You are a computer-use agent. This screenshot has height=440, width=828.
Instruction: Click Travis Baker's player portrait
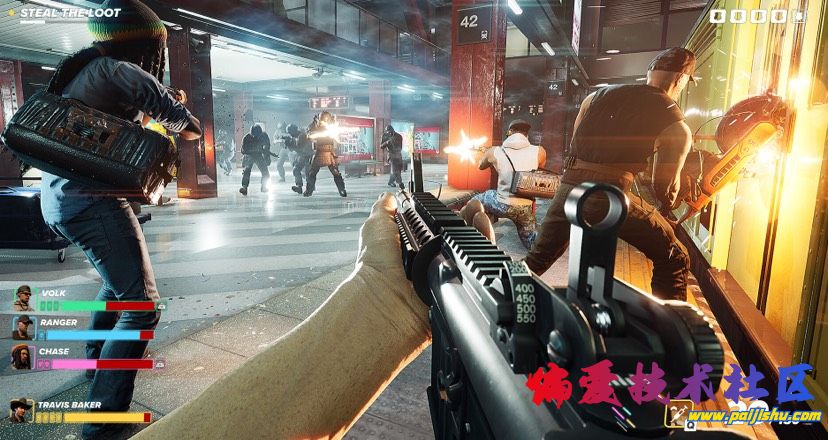(21, 410)
